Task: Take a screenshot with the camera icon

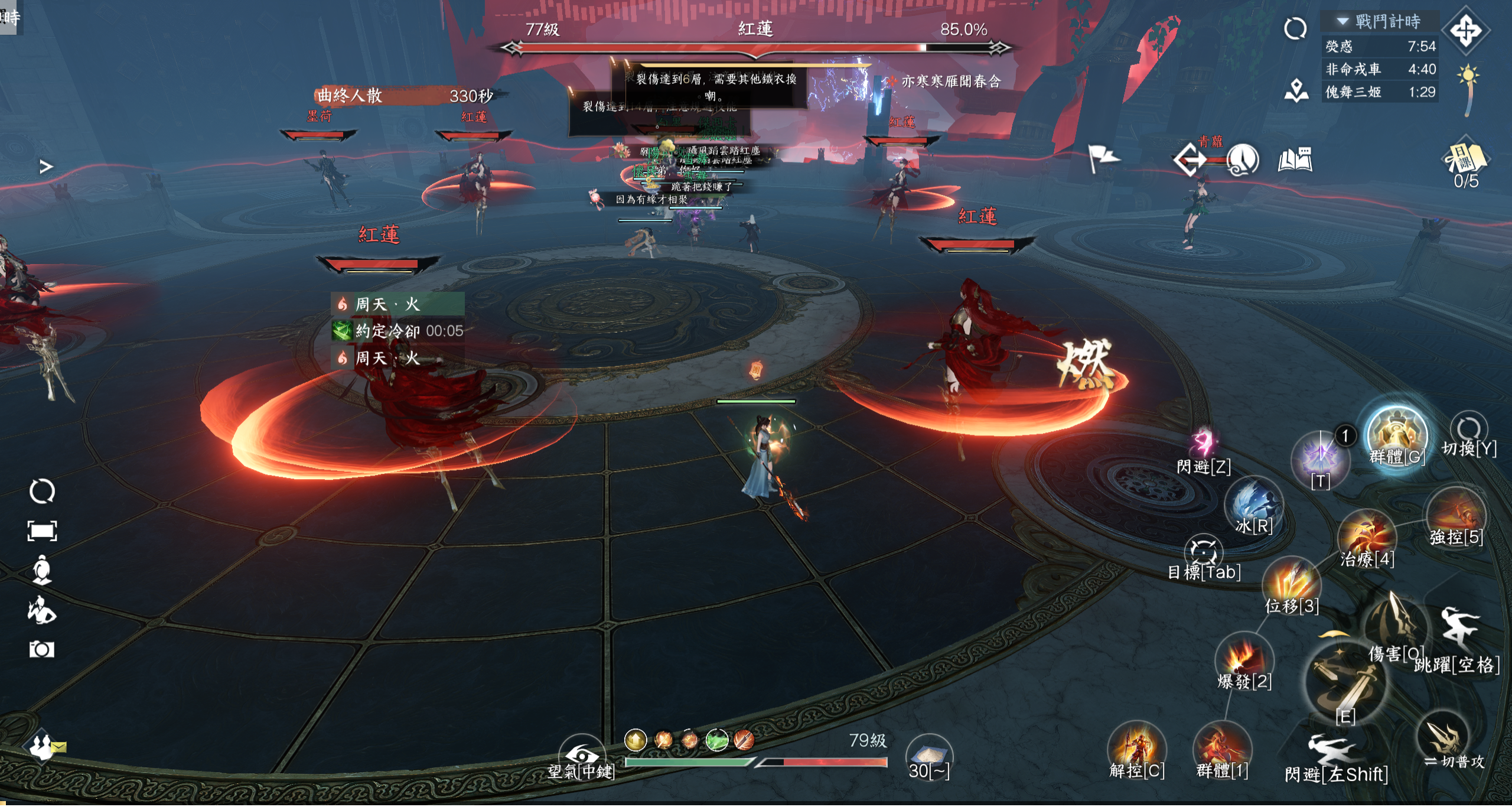Action: (41, 650)
